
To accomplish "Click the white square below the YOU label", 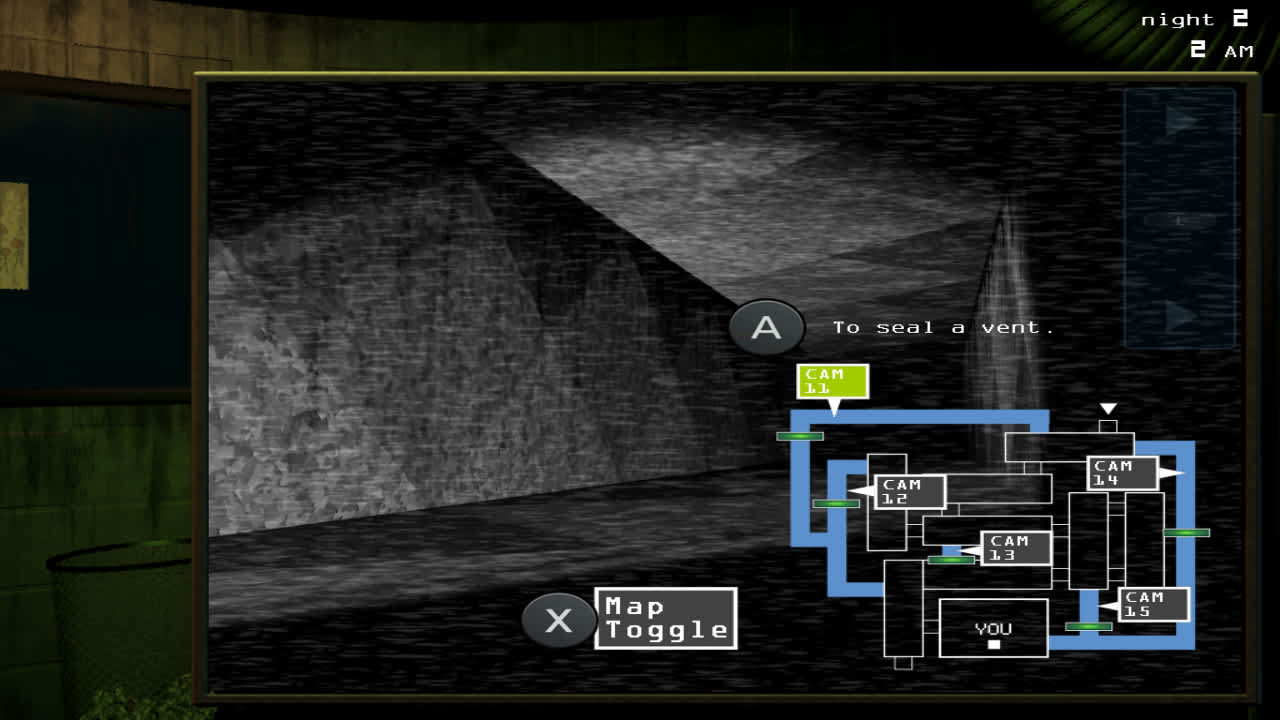I will coord(993,646).
